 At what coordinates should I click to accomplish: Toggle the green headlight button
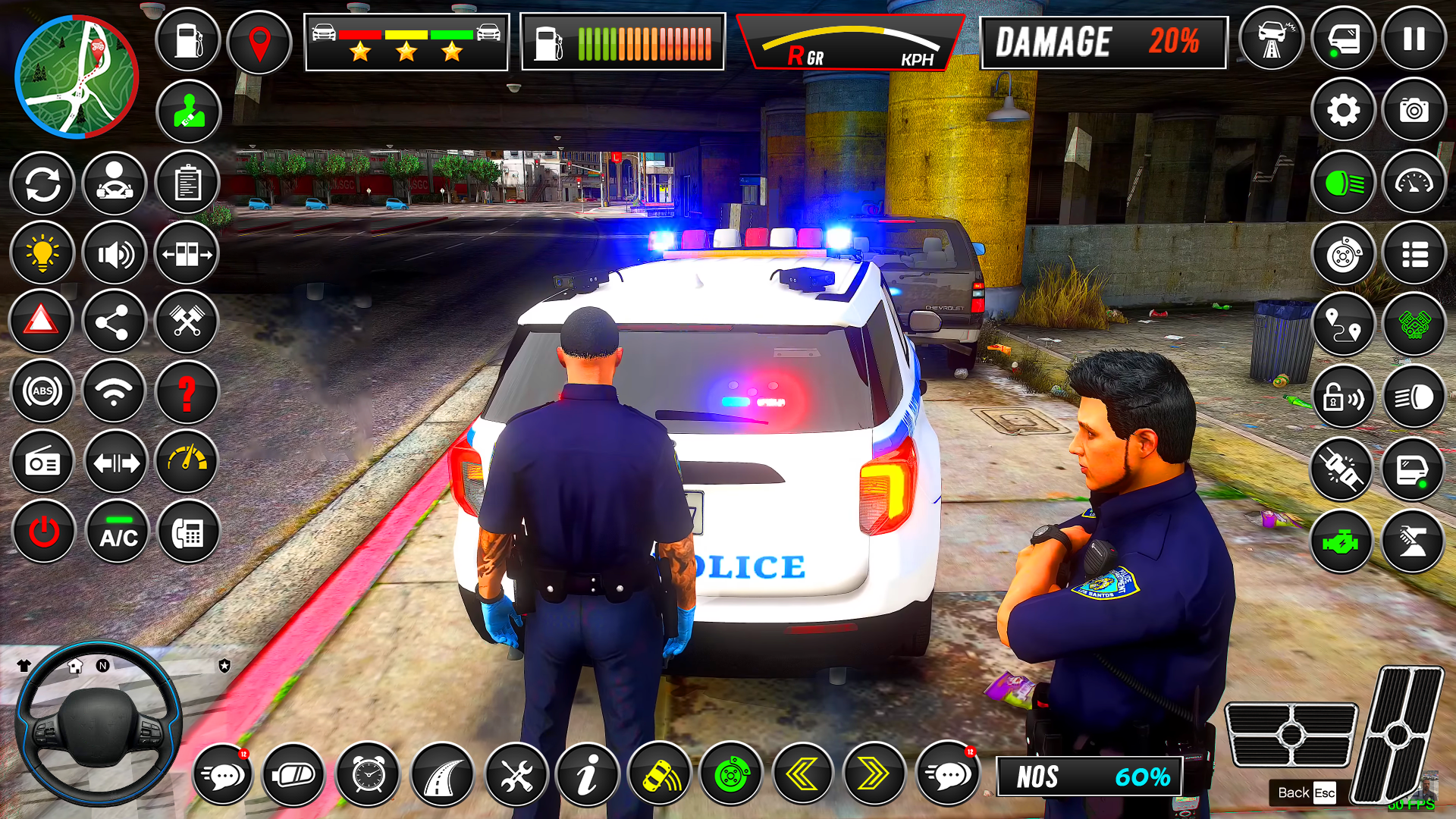click(x=1343, y=183)
